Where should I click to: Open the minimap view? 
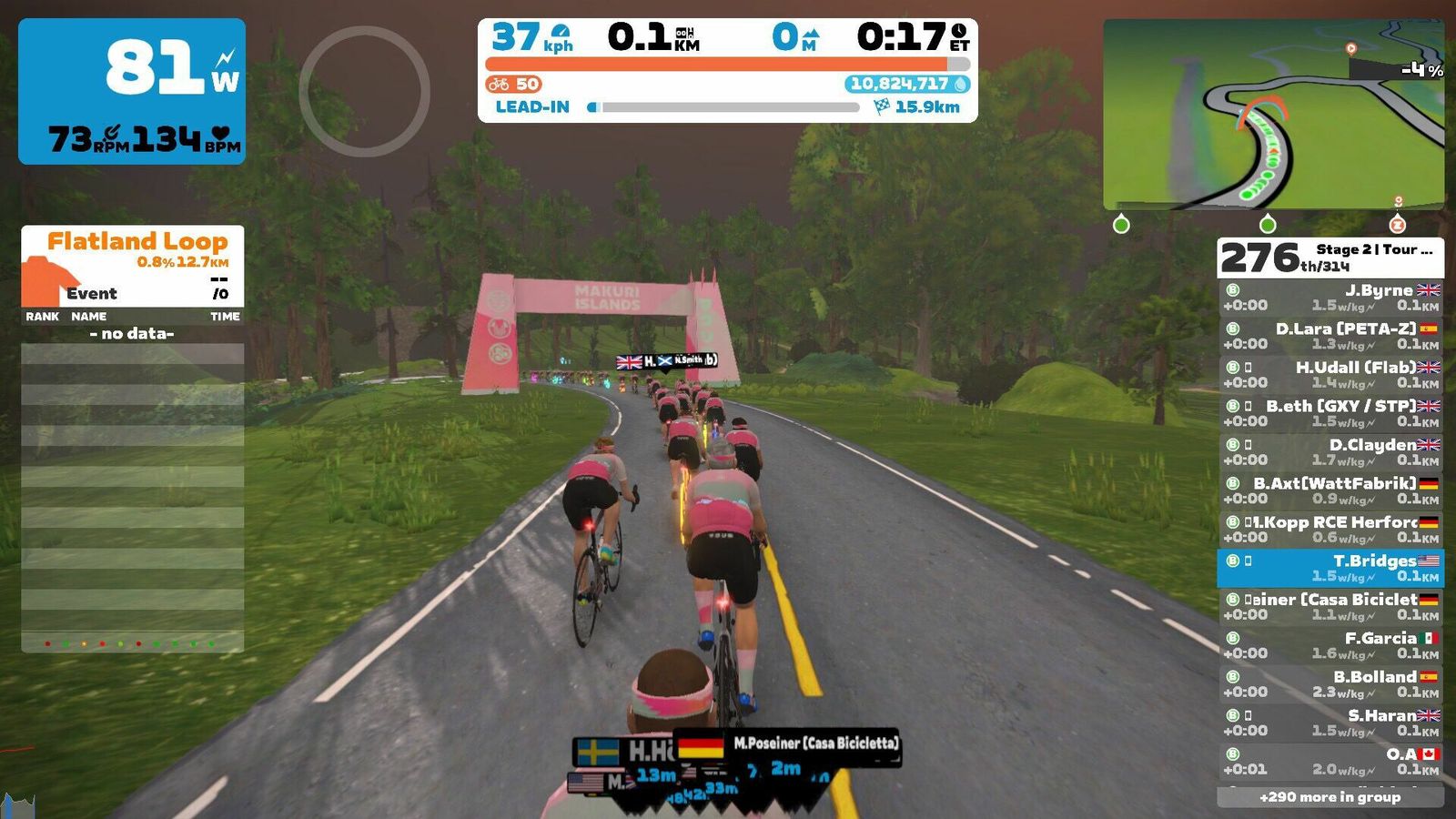tap(1272, 114)
